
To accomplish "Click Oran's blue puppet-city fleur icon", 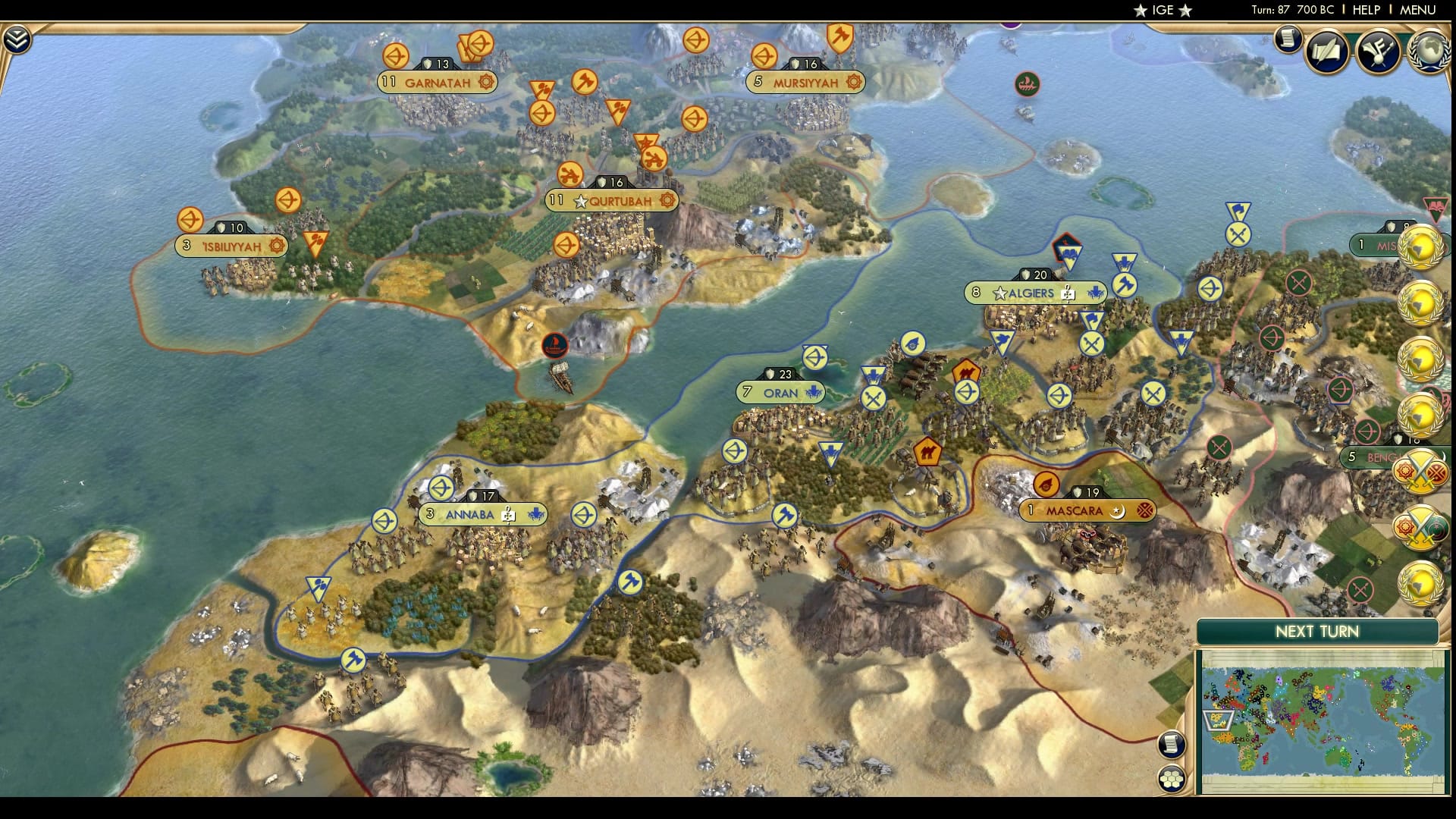I will tap(814, 394).
